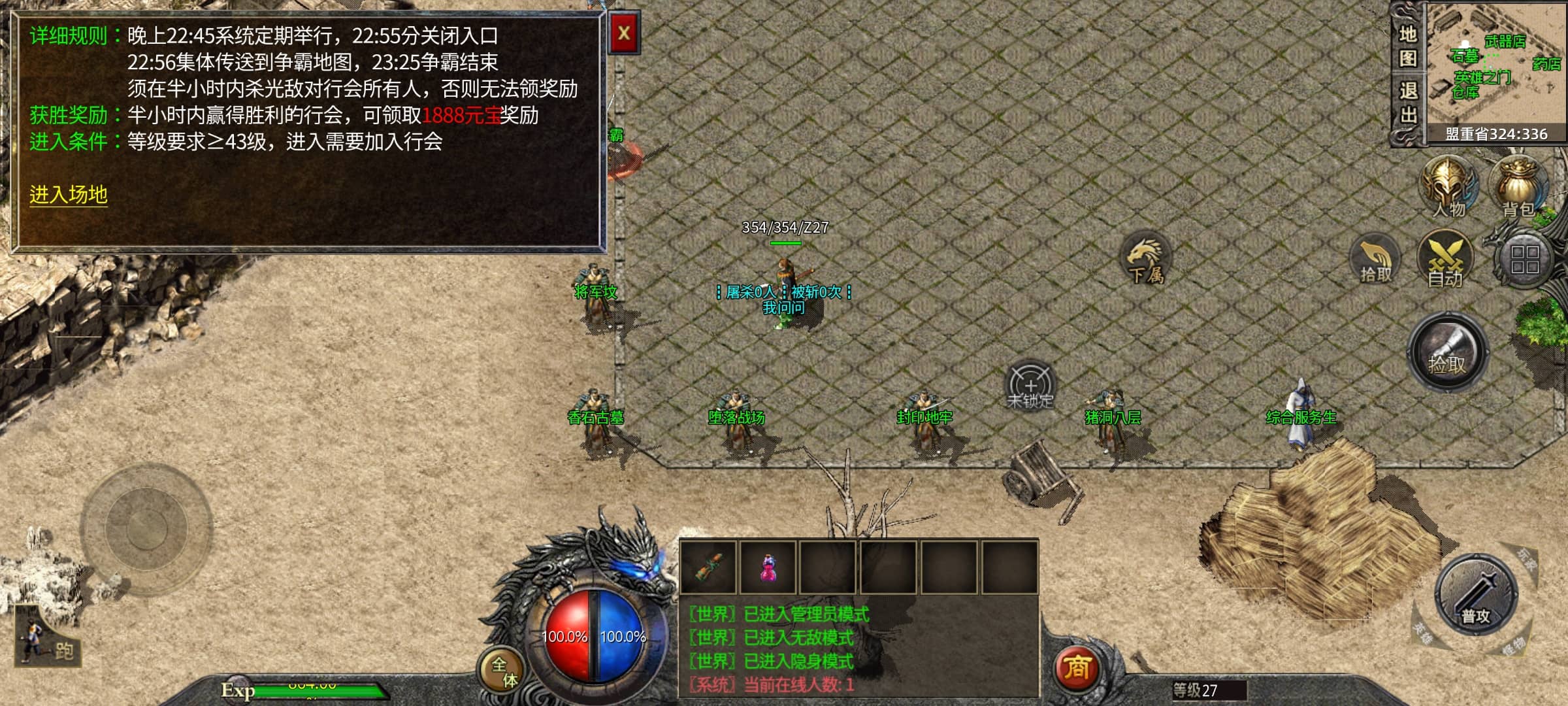This screenshot has height=706, width=1568.
Task: Choose the 进入场地 link in the dialog
Action: (x=68, y=194)
